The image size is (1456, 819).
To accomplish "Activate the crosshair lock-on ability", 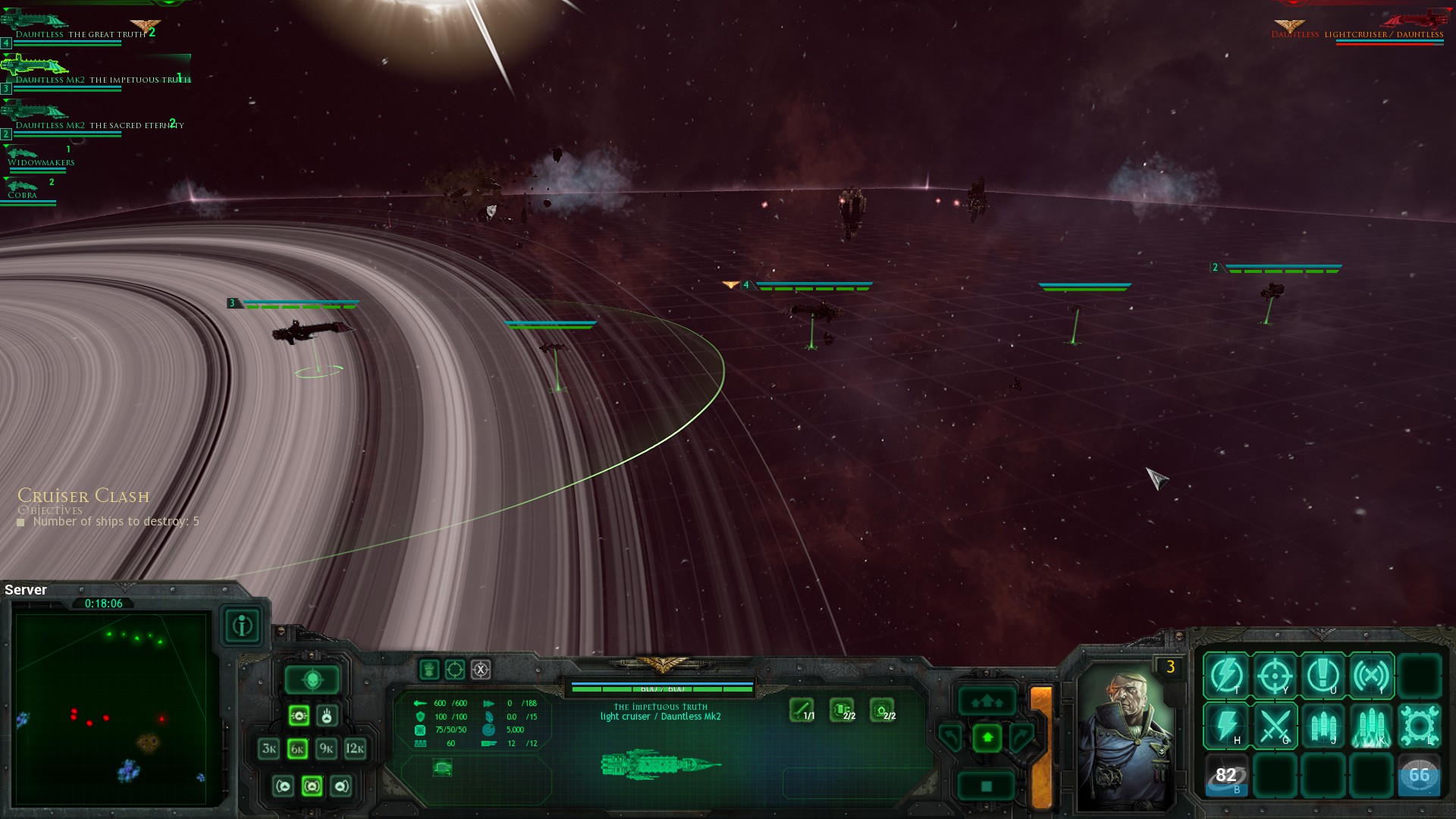I will [1275, 675].
